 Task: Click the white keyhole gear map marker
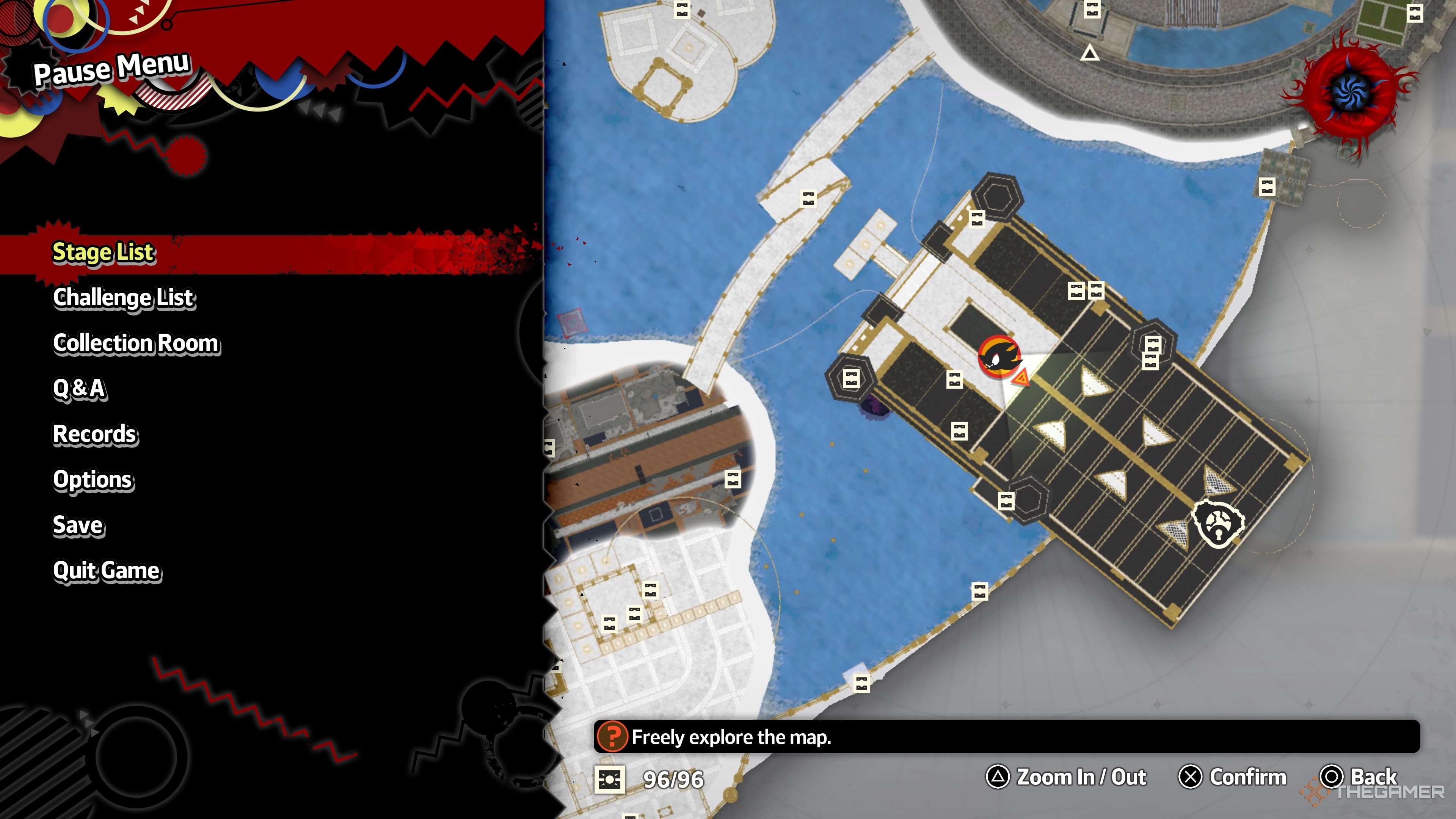1218,524
